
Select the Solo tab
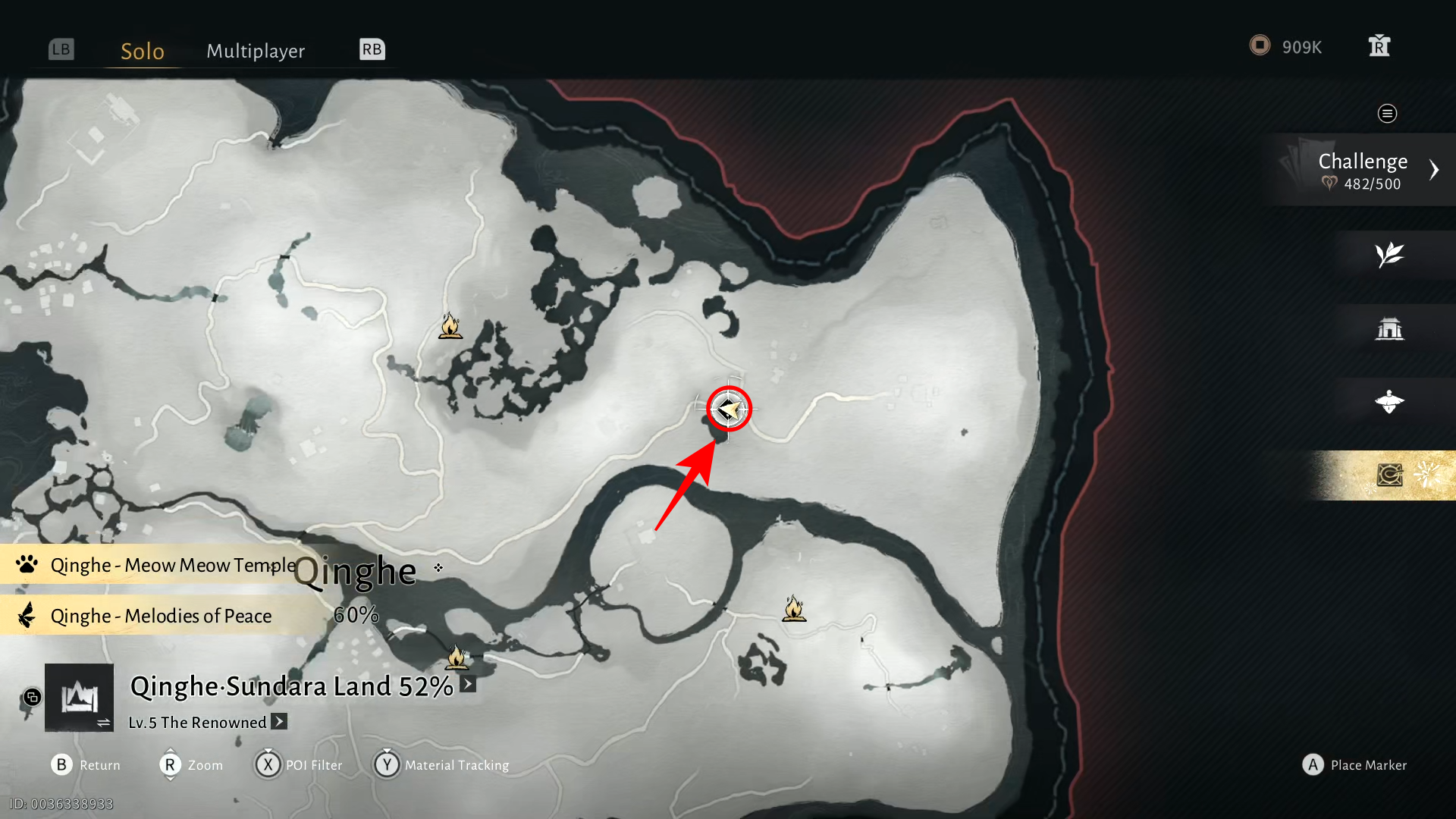click(x=143, y=51)
